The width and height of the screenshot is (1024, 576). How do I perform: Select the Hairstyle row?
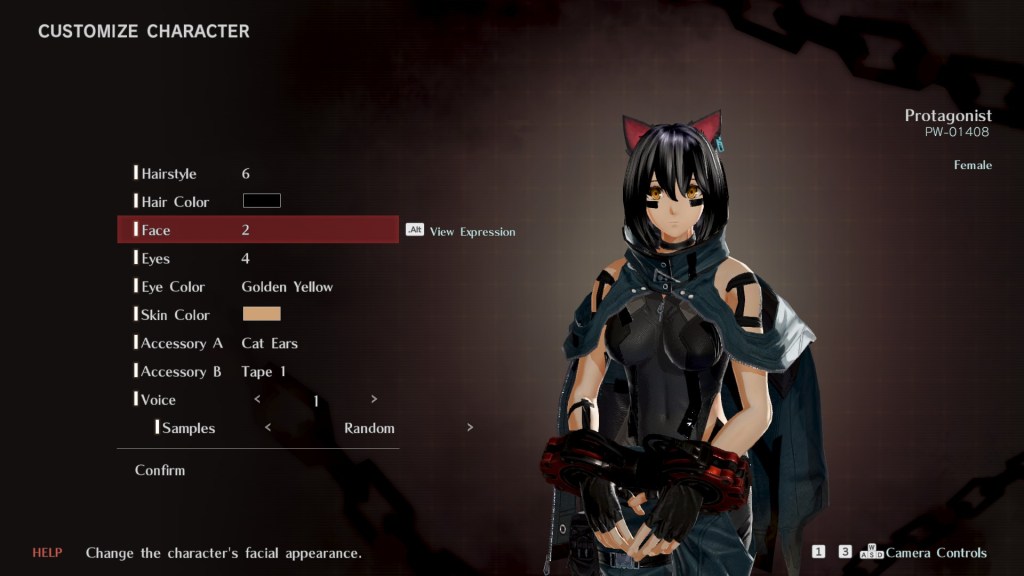tap(168, 174)
